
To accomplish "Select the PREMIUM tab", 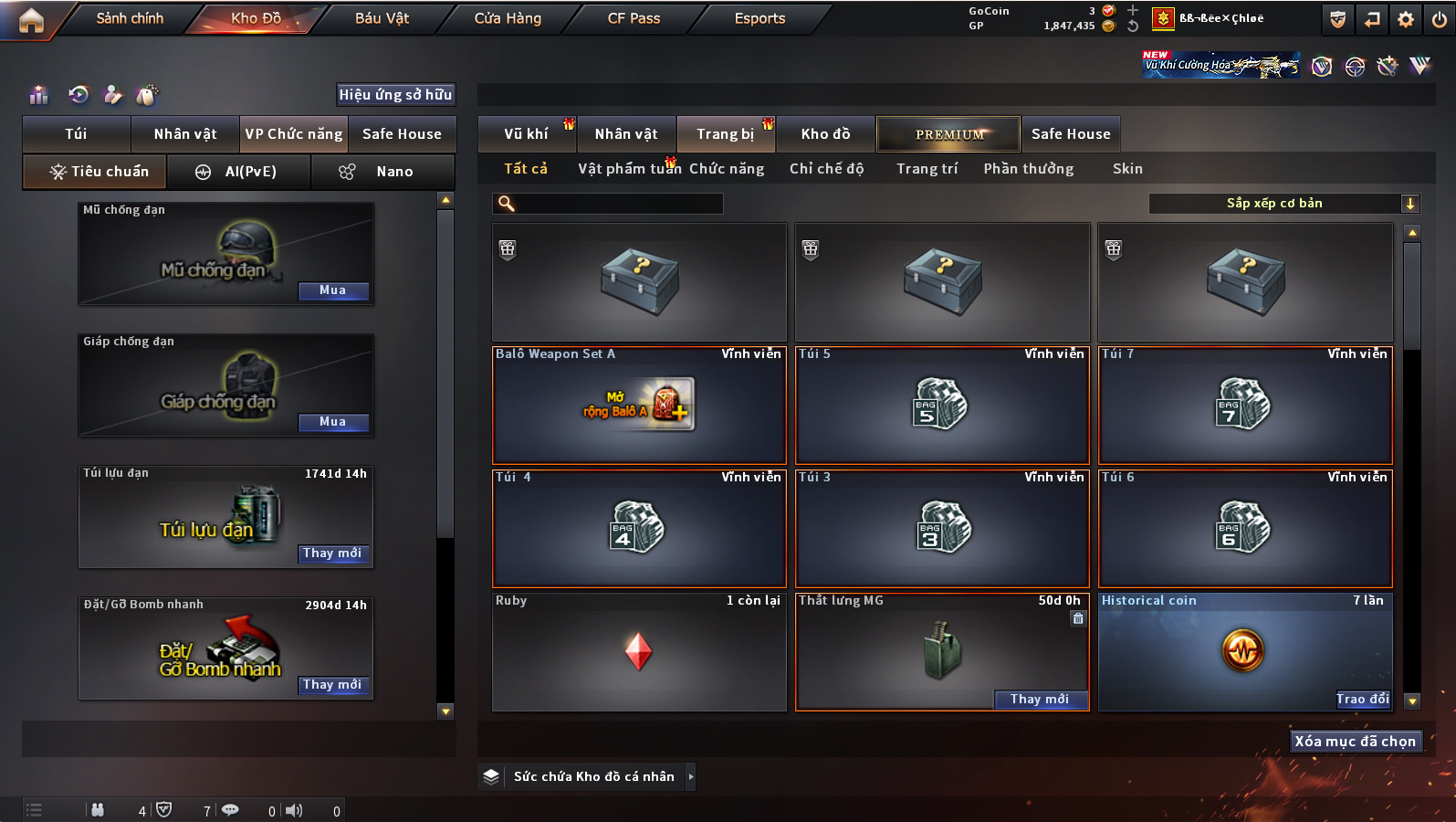I will (x=949, y=134).
